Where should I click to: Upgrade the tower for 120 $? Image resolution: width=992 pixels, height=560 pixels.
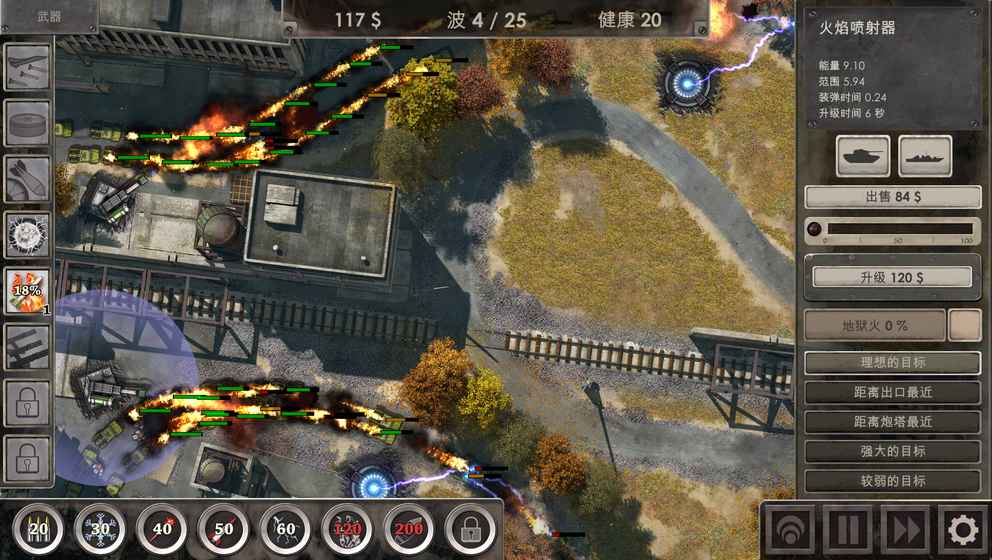pyautogui.click(x=892, y=277)
